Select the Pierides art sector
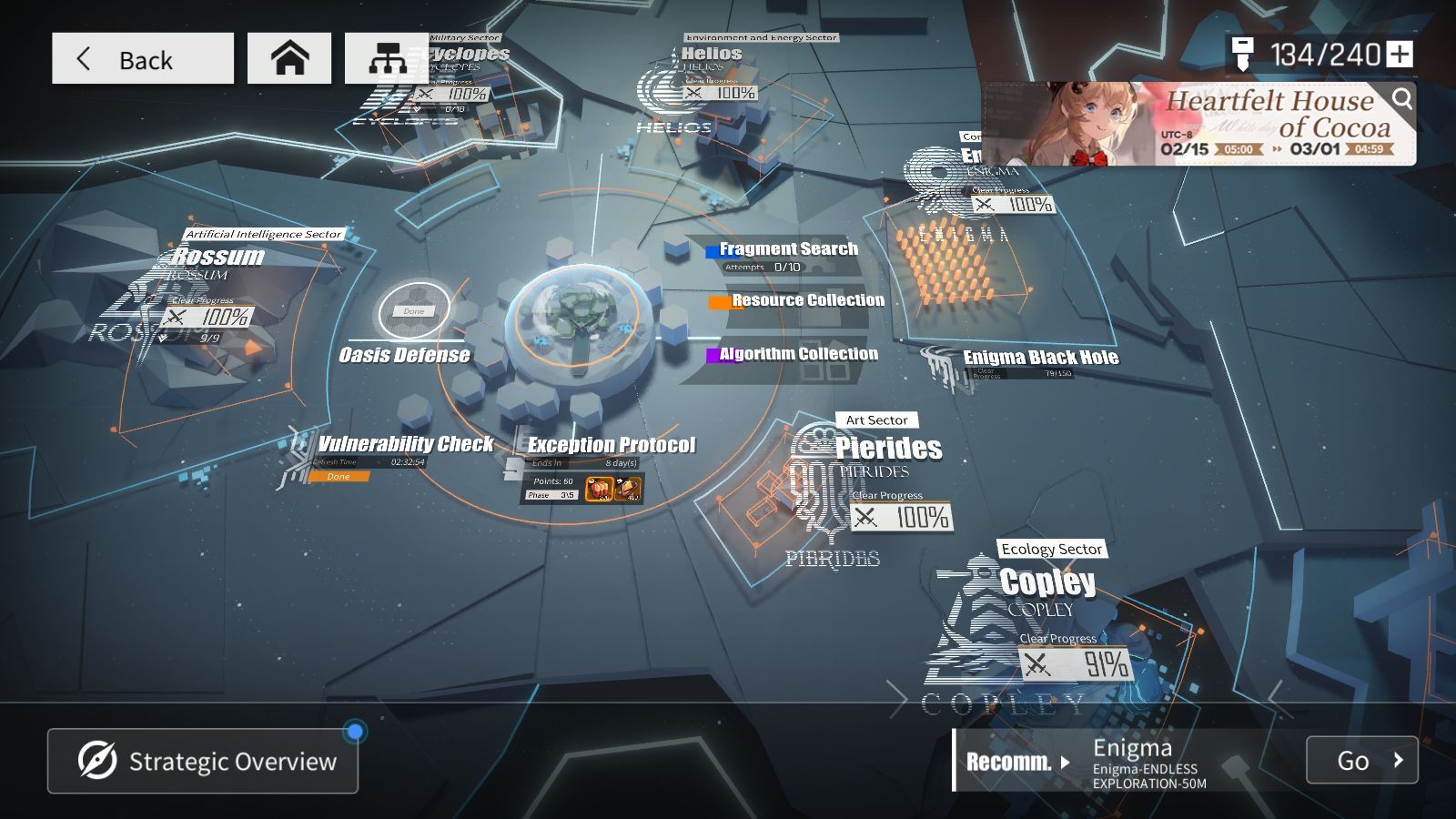 888,449
